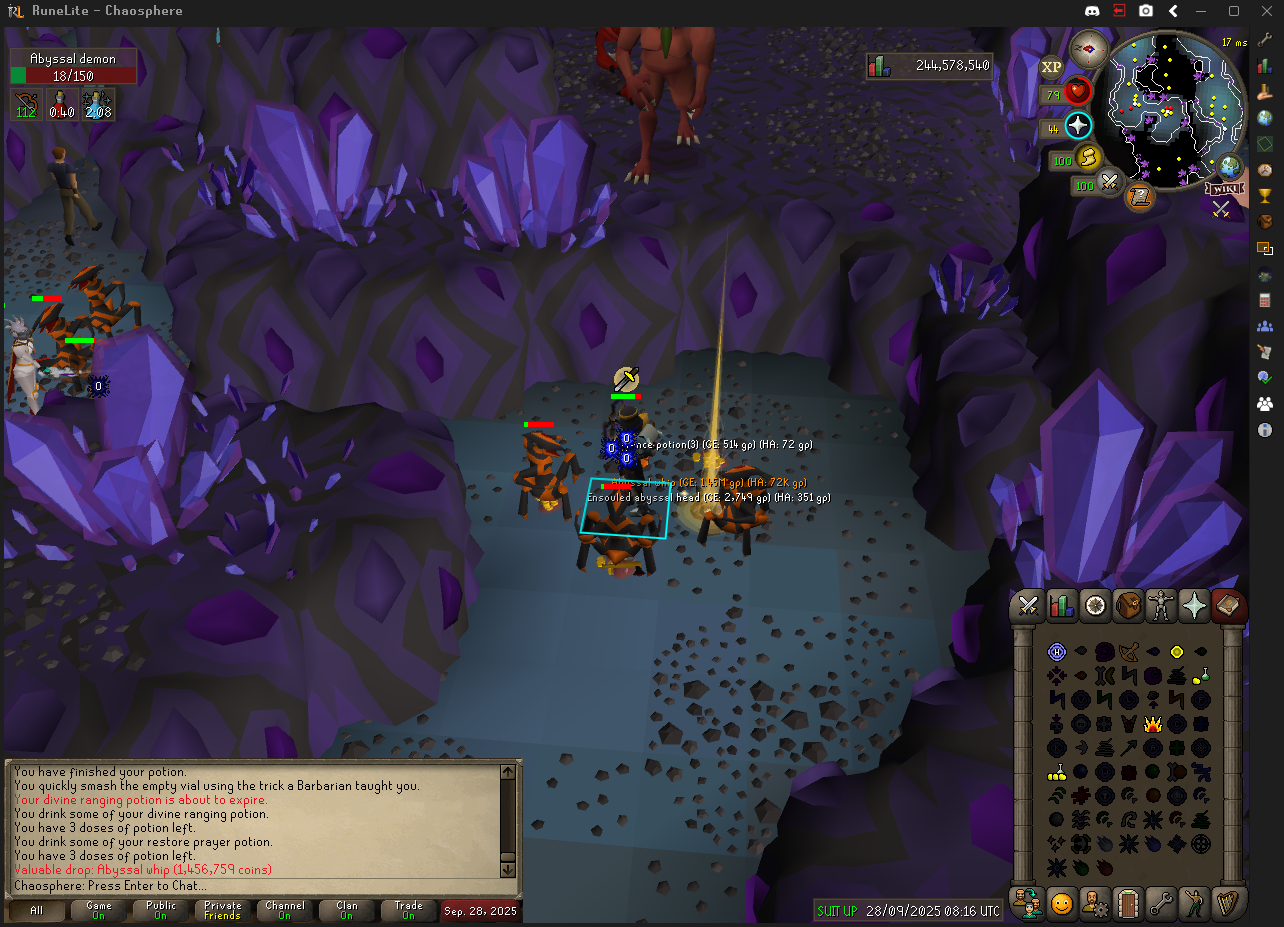Switch to the Prayer tab

[x=1195, y=605]
